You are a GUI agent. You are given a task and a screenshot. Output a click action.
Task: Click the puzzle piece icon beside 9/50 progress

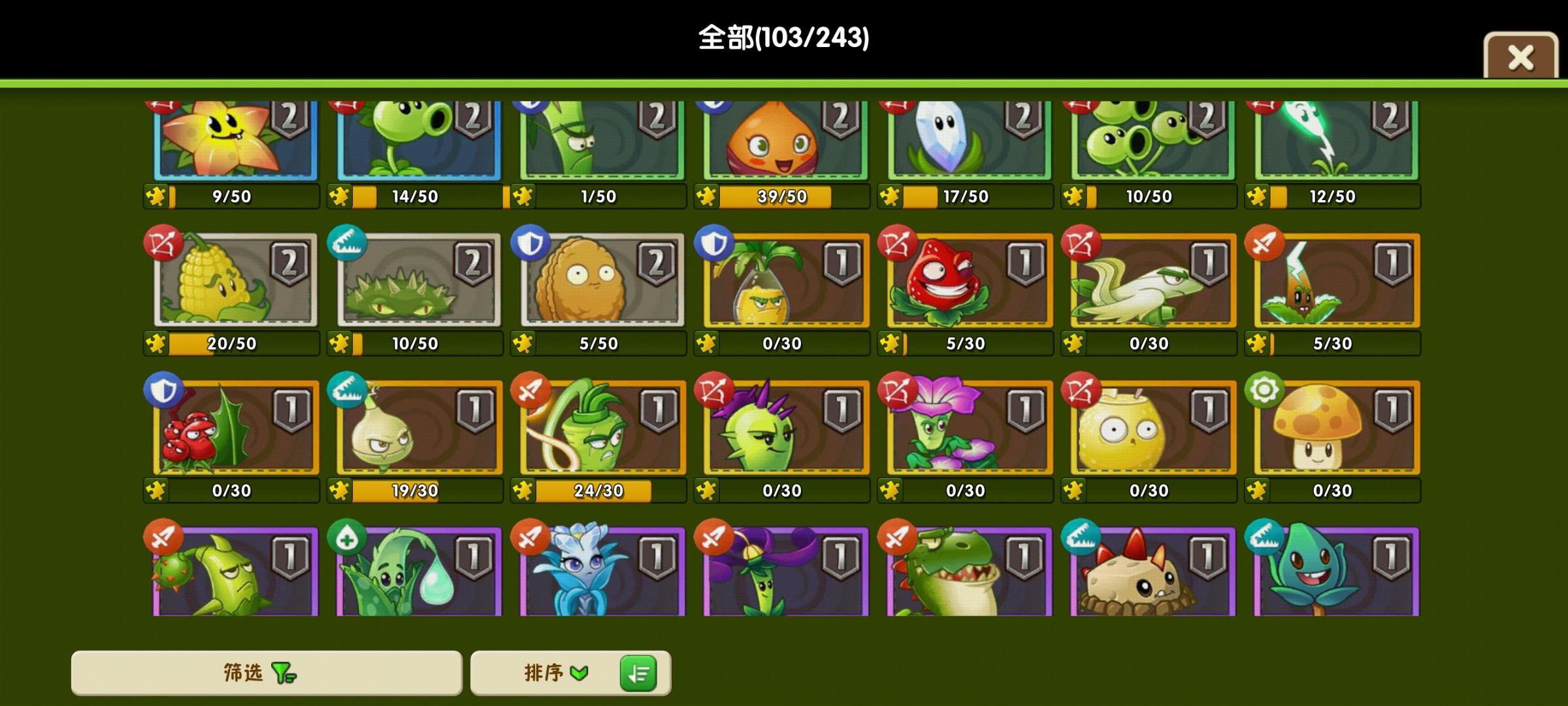tap(157, 195)
